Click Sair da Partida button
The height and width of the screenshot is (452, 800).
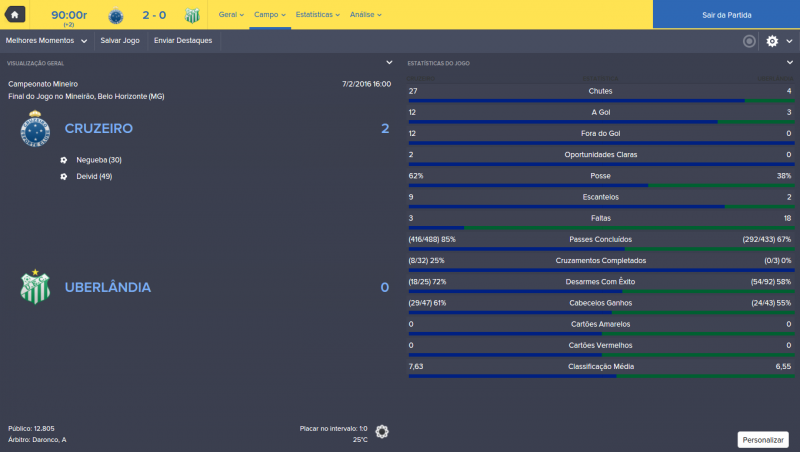[726, 15]
